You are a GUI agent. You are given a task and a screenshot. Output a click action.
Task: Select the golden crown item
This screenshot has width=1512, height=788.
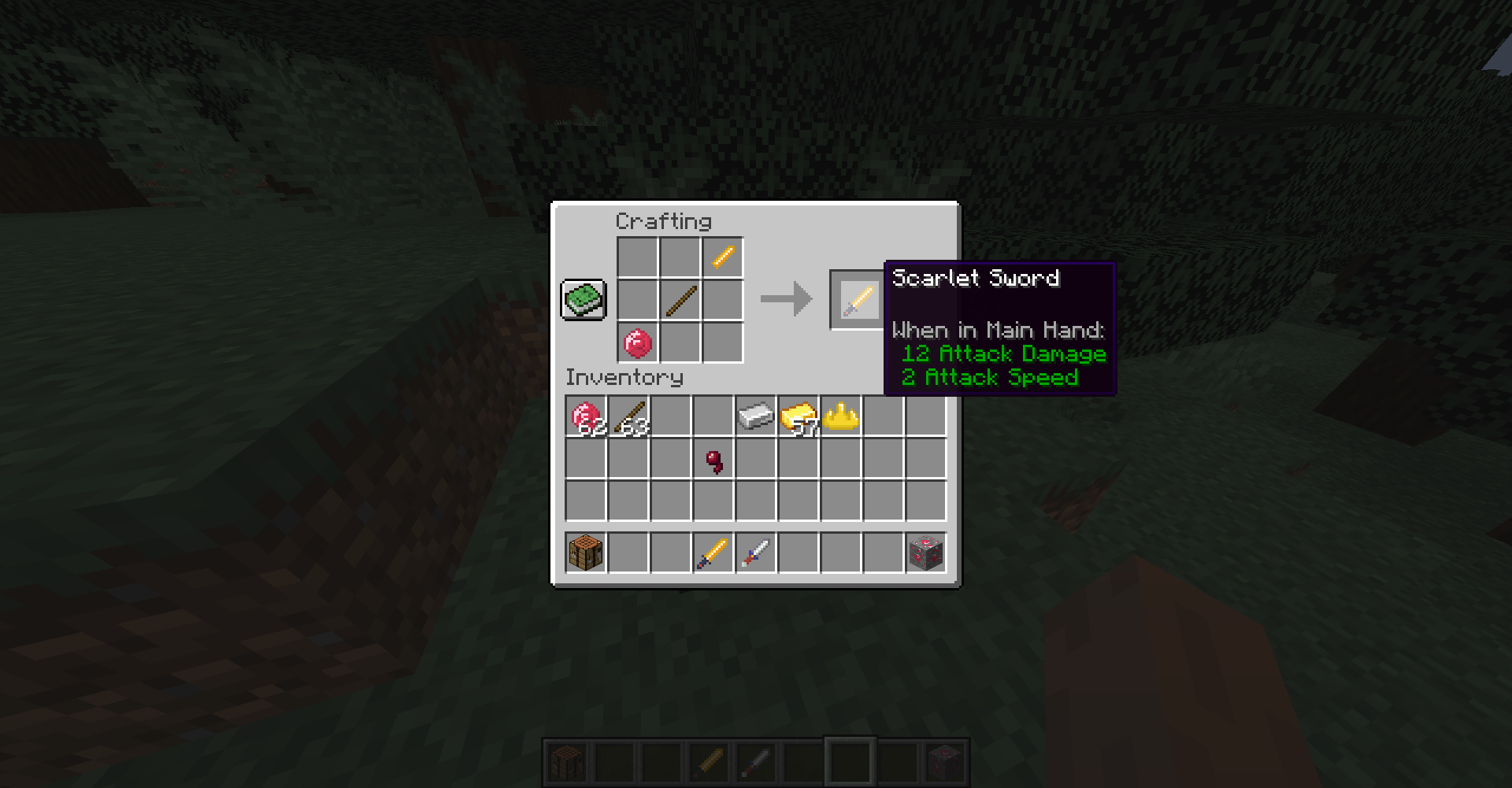[x=841, y=417]
